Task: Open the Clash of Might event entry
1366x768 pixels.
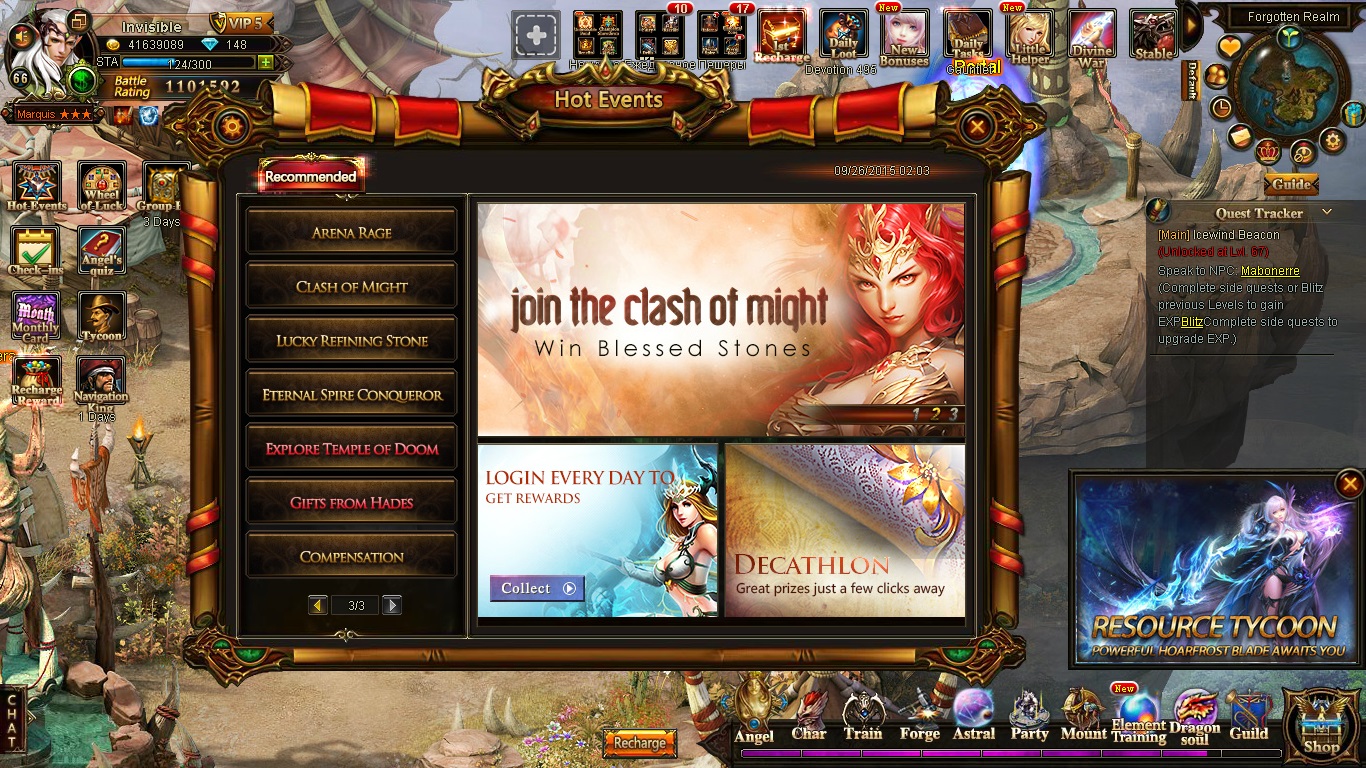Action: click(x=351, y=286)
